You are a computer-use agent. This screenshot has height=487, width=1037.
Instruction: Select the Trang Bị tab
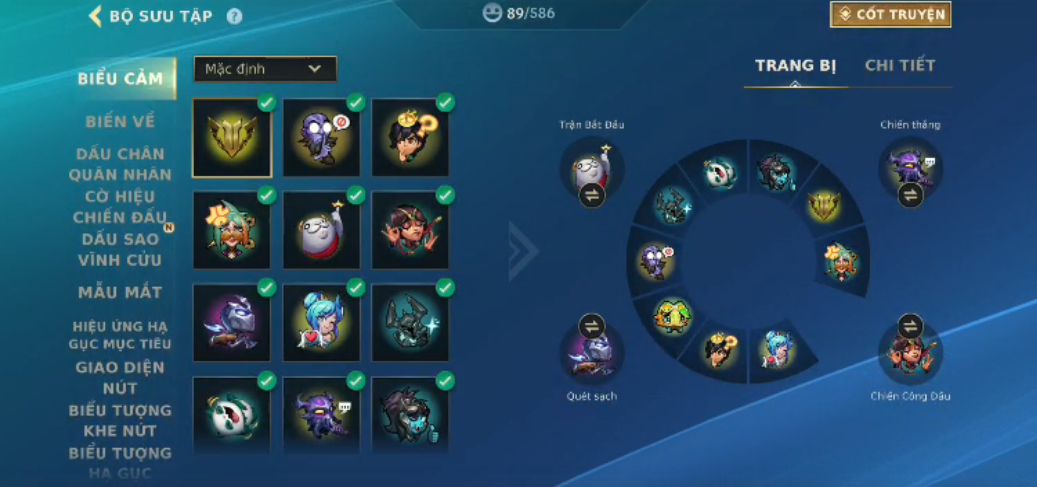(x=795, y=66)
